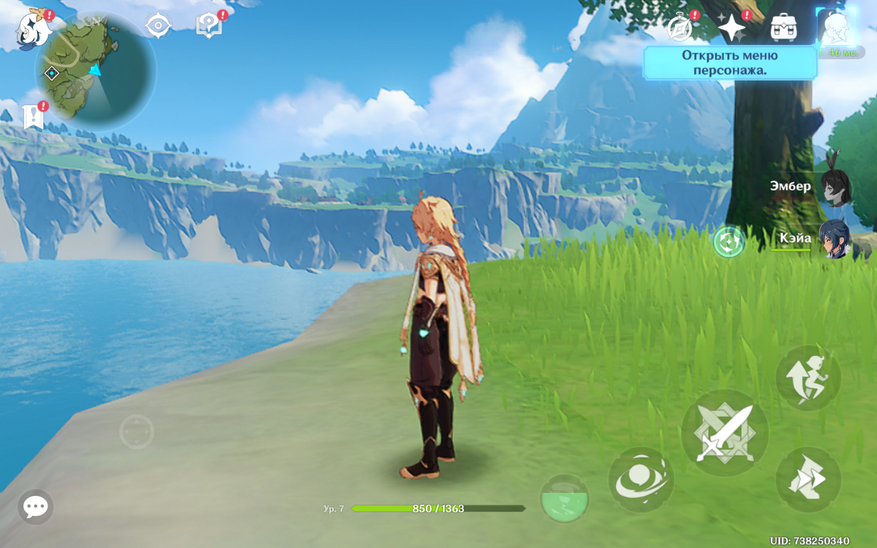
Task: Use the wind swirl elemental skill
Action: coord(641,480)
